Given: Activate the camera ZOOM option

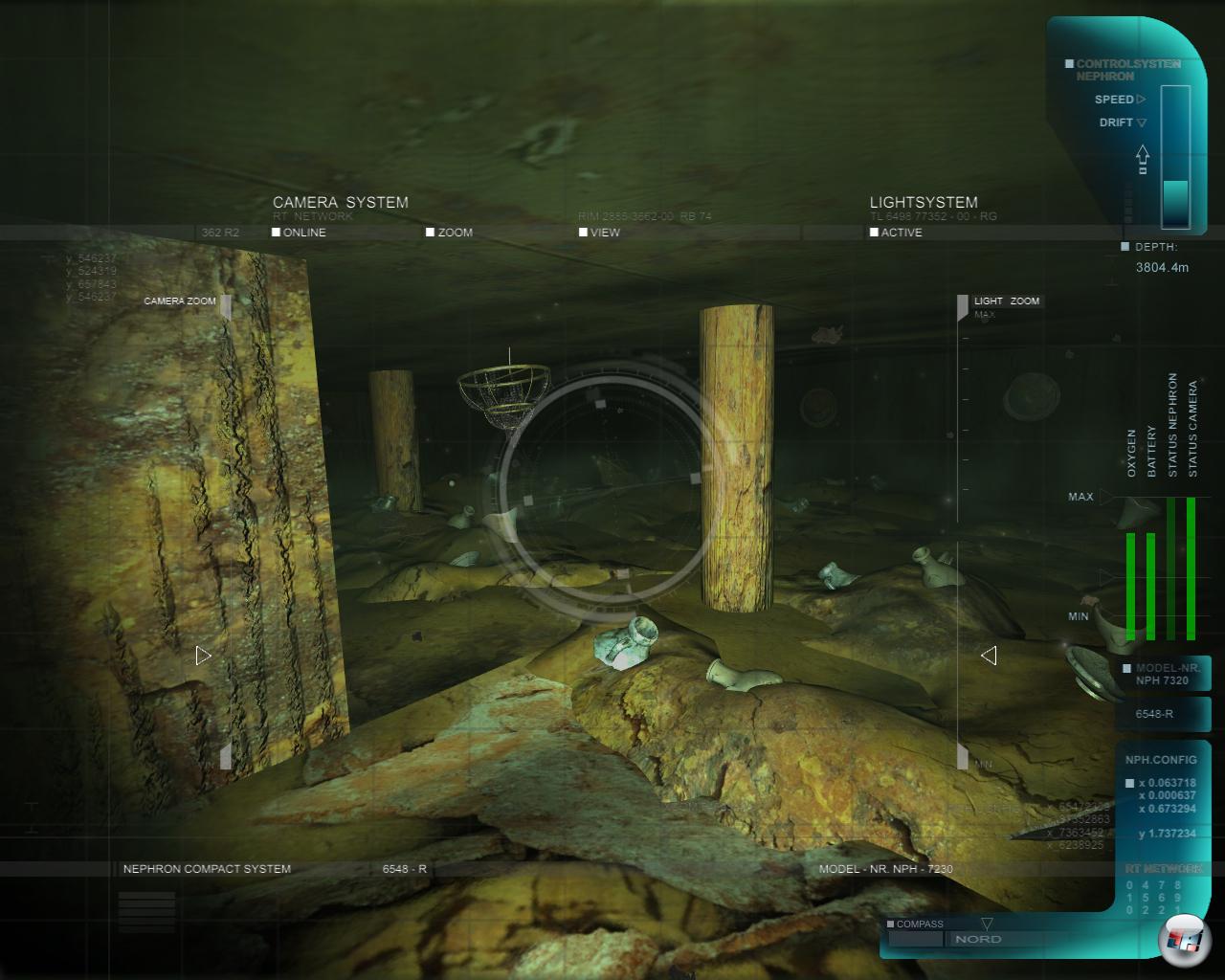Looking at the screenshot, I should (x=431, y=233).
